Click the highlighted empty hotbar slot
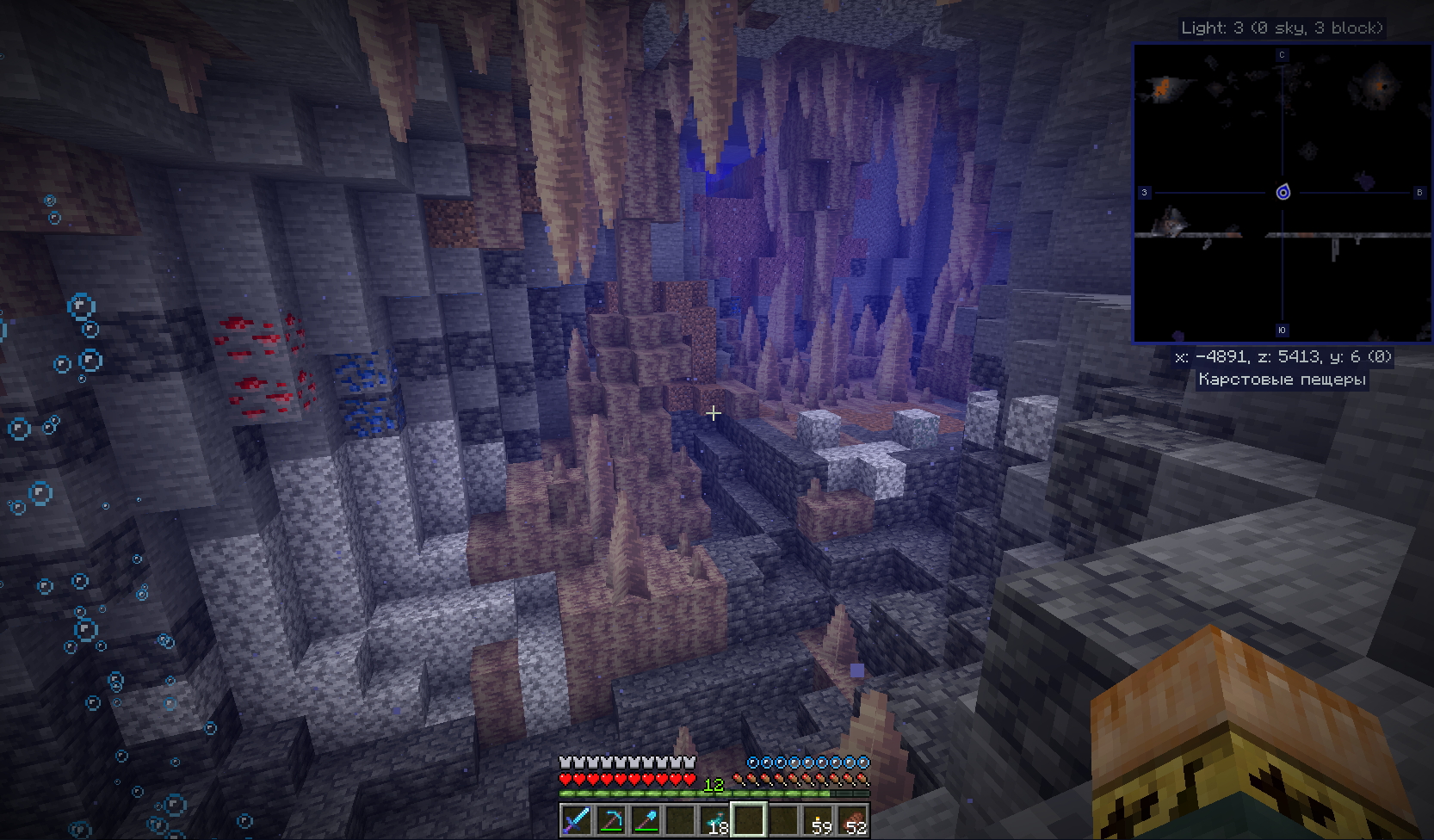The height and width of the screenshot is (840, 1434). [x=749, y=820]
